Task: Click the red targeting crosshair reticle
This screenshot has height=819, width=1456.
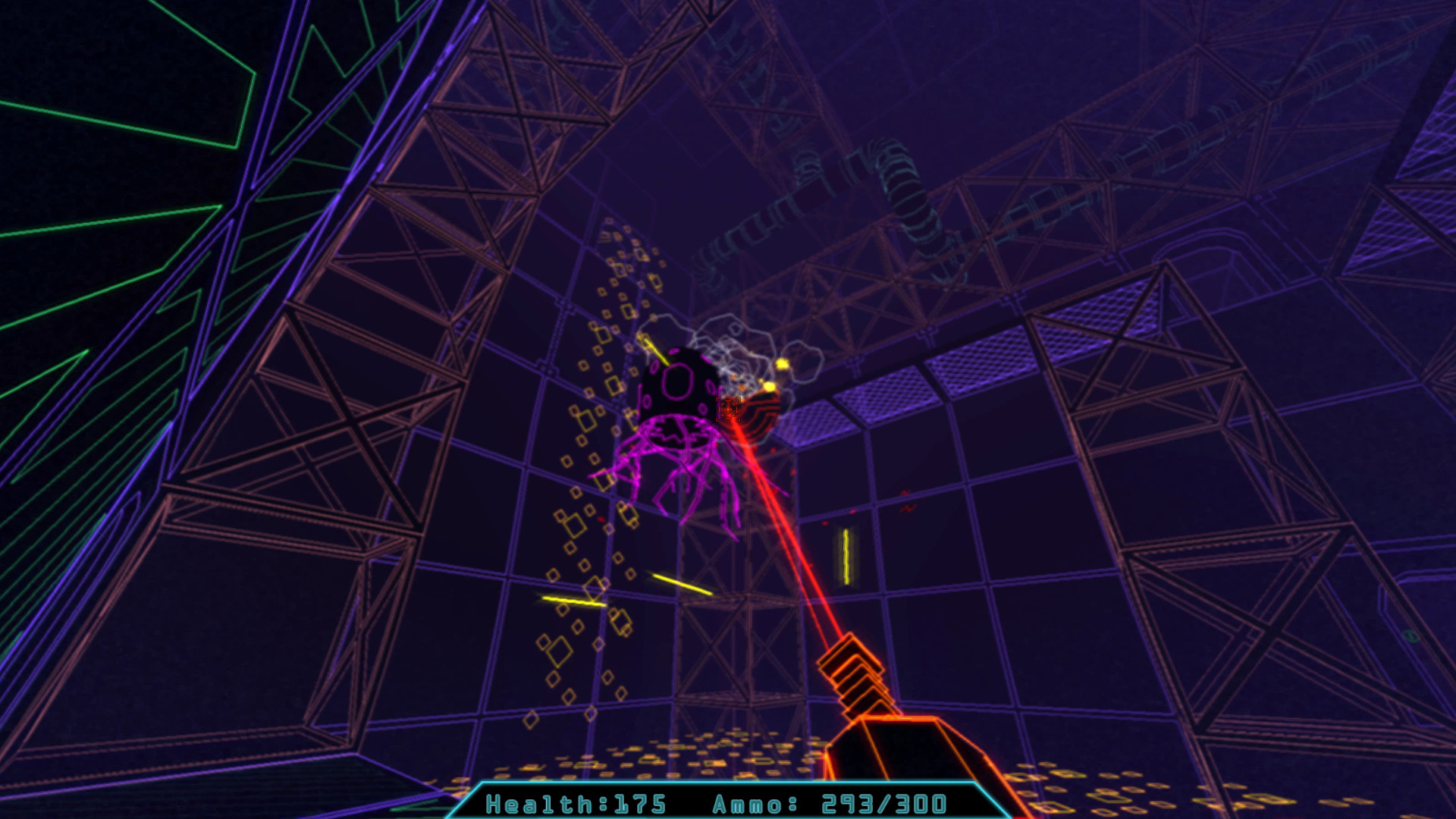Action: point(726,409)
